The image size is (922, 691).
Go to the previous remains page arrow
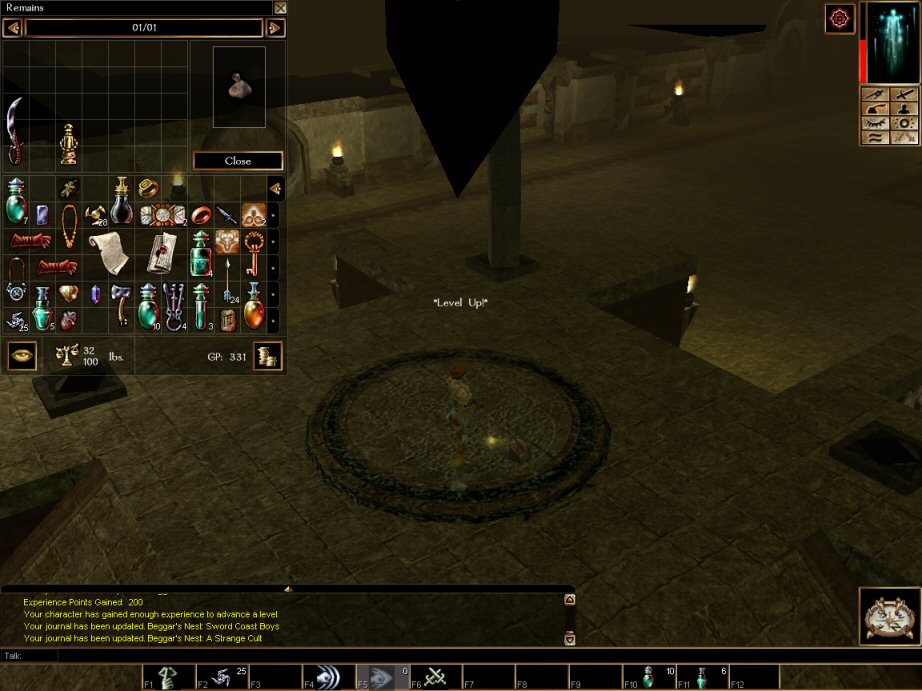tap(12, 28)
